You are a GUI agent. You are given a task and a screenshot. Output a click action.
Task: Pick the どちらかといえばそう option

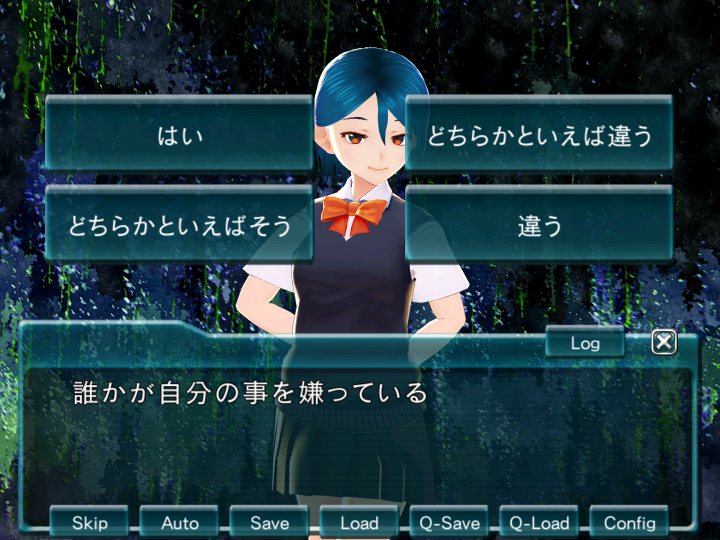point(180,225)
